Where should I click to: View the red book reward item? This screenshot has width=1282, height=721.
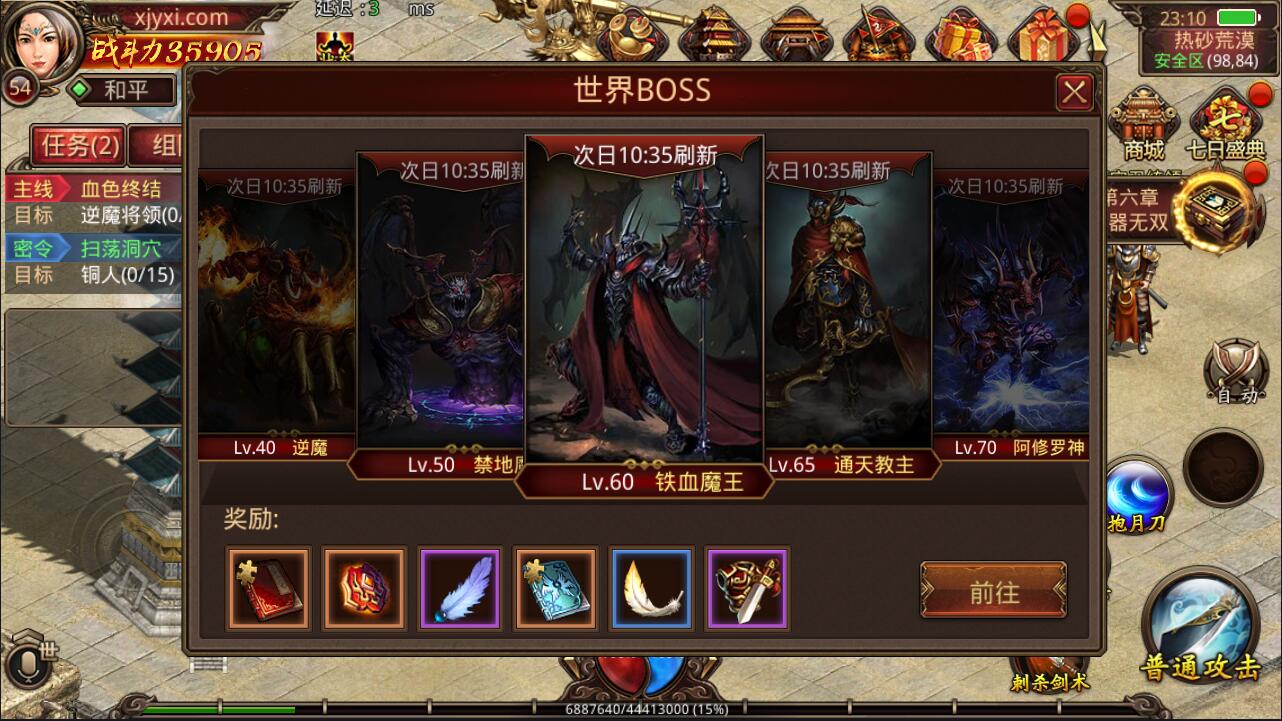point(268,588)
